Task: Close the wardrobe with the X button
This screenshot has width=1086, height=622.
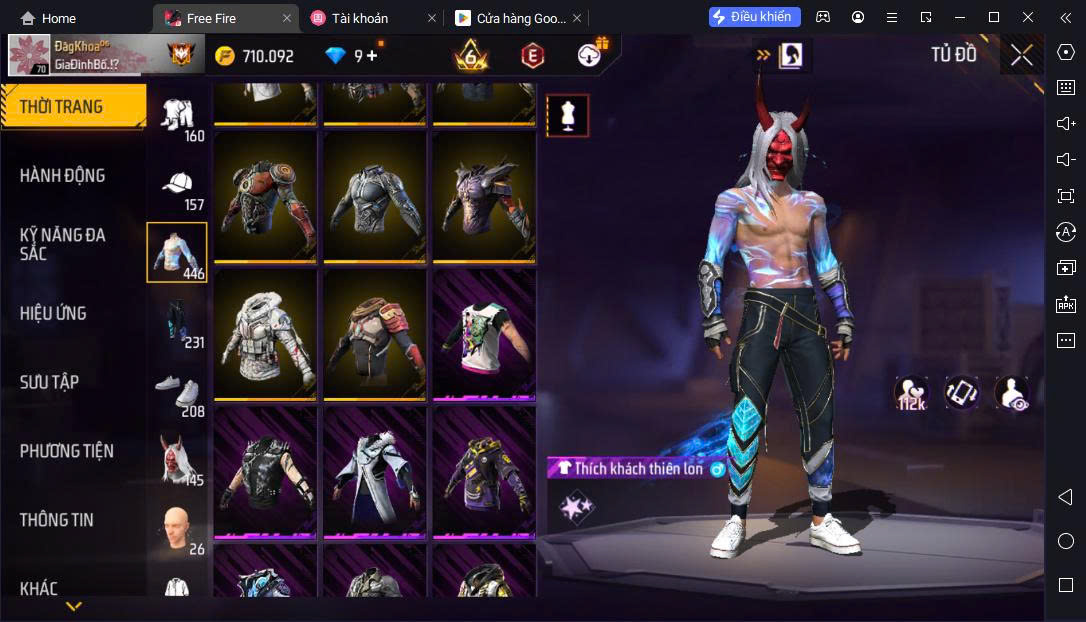Action: [x=1021, y=56]
